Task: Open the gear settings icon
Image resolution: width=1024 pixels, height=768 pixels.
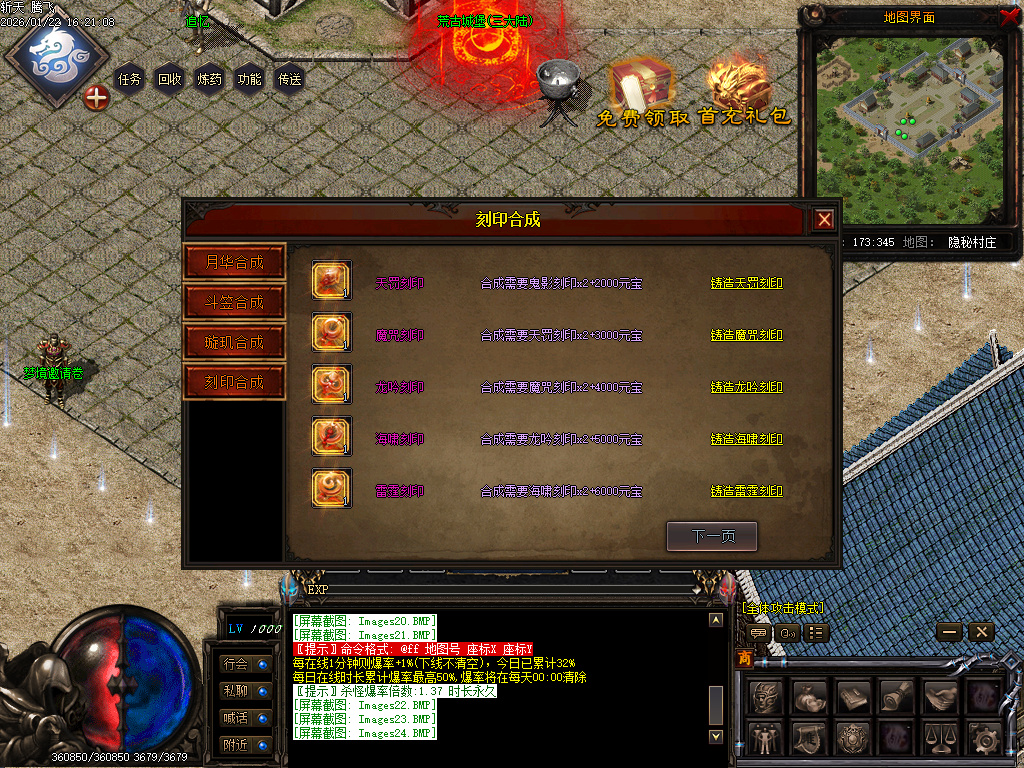Action: [987, 740]
